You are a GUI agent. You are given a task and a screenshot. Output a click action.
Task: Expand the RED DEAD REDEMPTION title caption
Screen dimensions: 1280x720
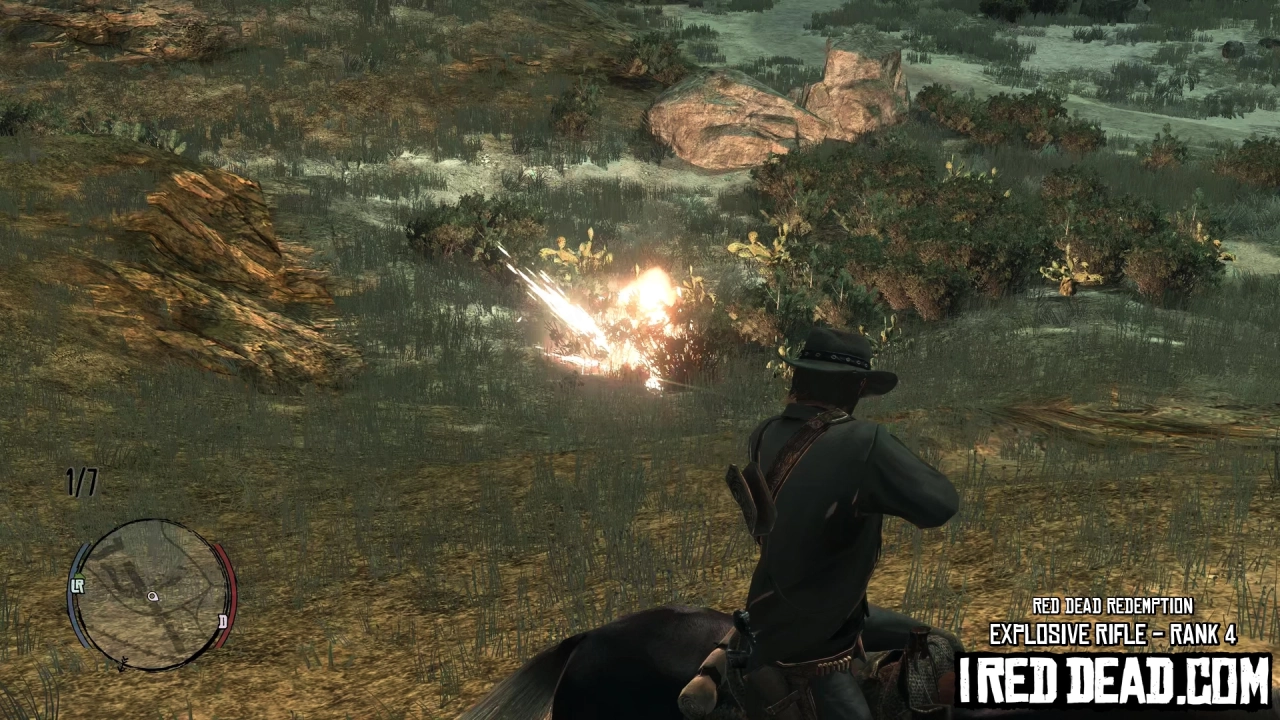point(1112,607)
